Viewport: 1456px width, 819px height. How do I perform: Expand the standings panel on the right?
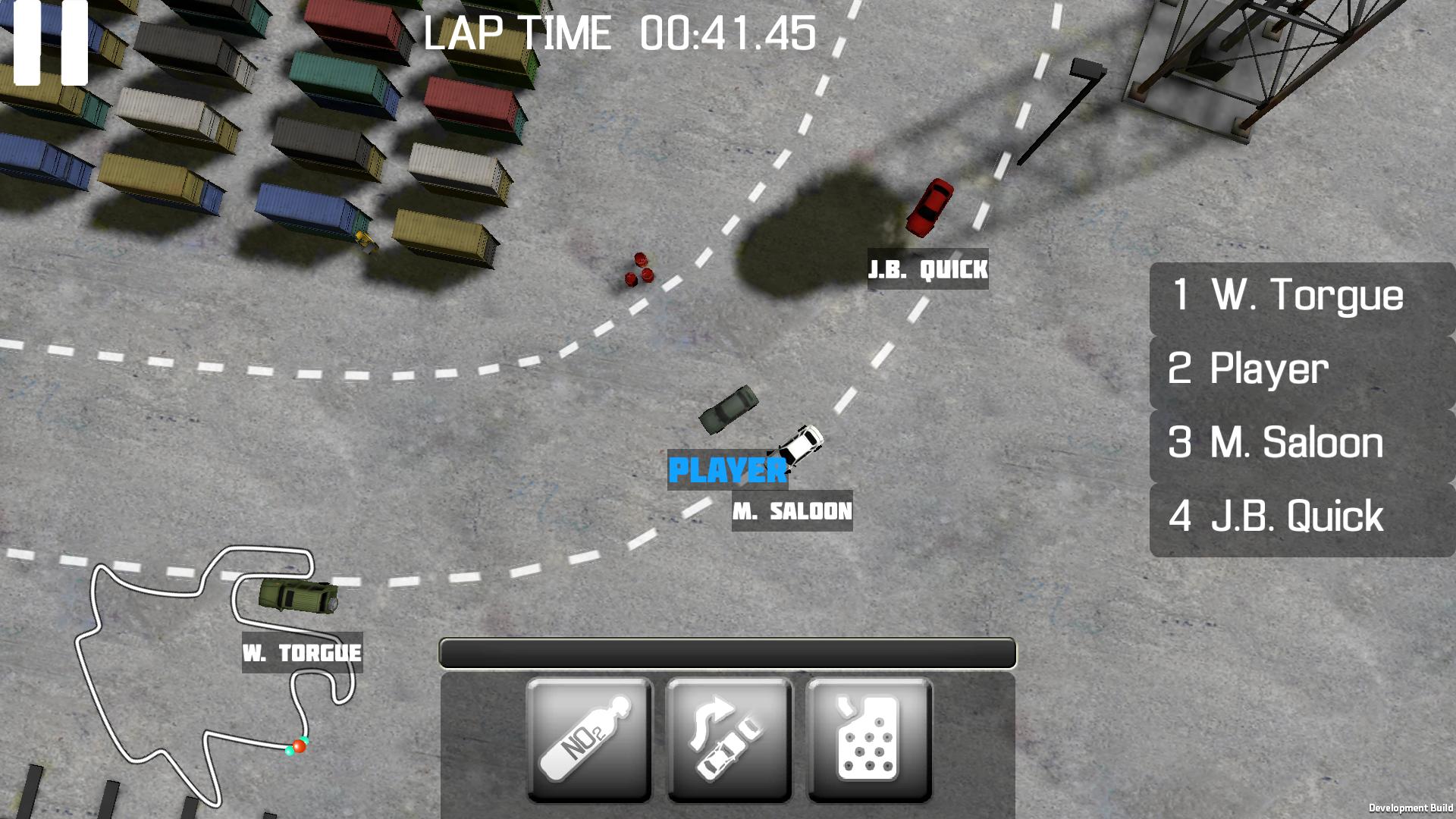[1301, 407]
